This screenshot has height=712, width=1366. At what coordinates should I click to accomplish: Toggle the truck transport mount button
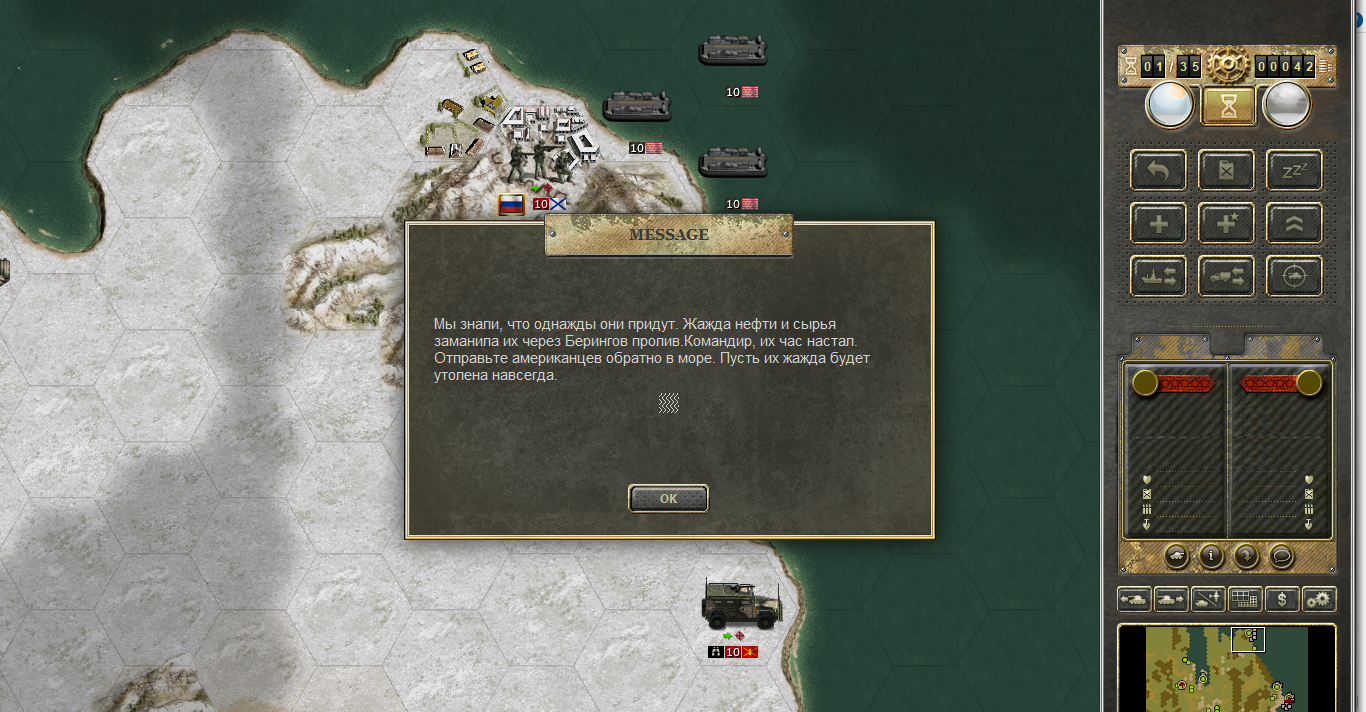click(1226, 276)
